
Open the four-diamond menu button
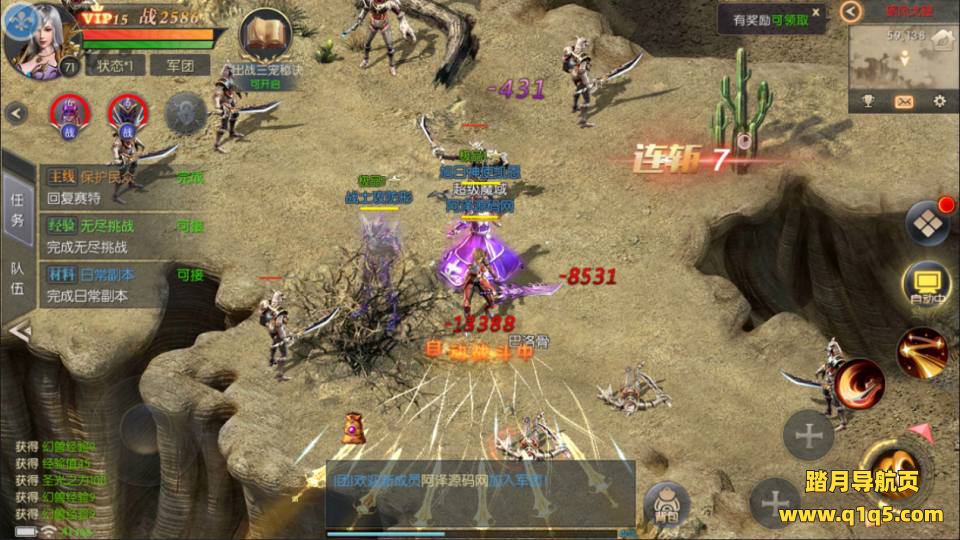(x=927, y=222)
